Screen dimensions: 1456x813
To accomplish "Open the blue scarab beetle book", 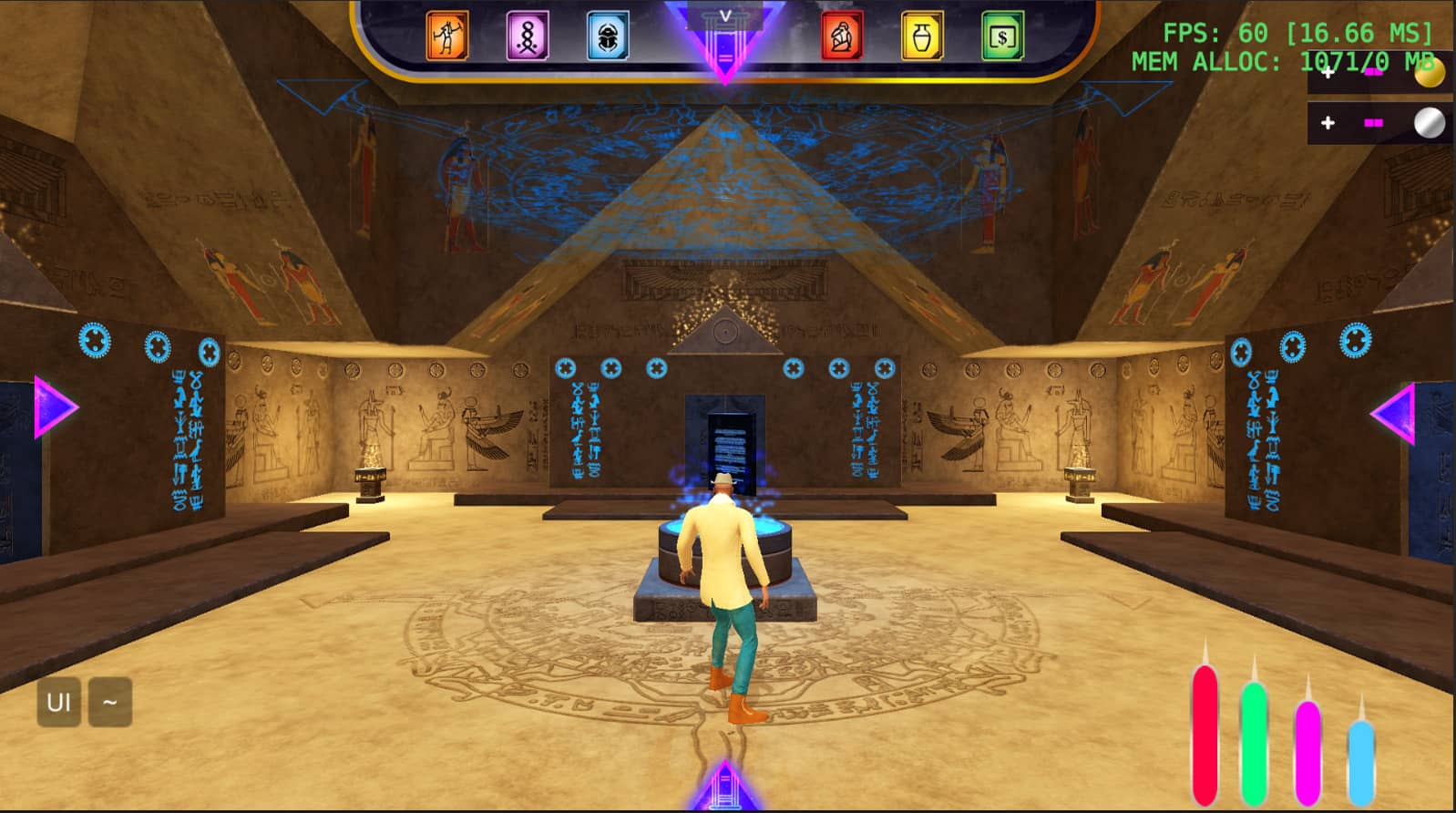I will pyautogui.click(x=608, y=36).
